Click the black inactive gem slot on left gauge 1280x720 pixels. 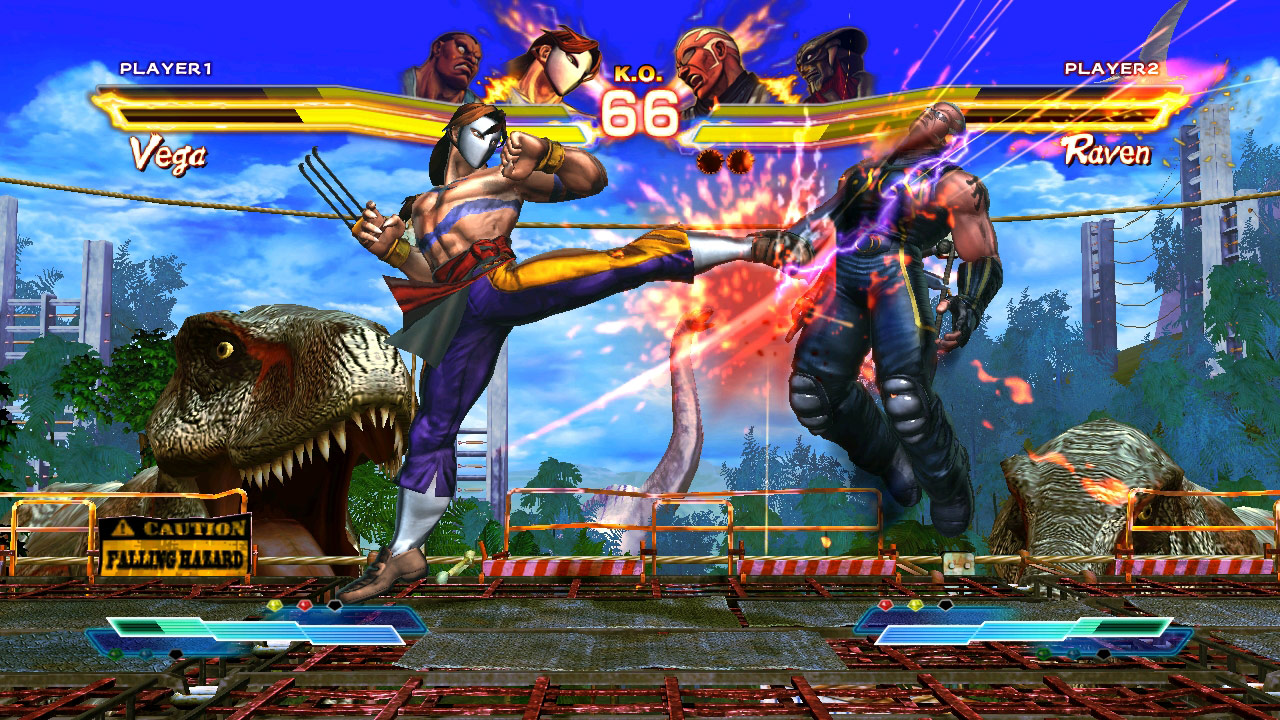[334, 605]
